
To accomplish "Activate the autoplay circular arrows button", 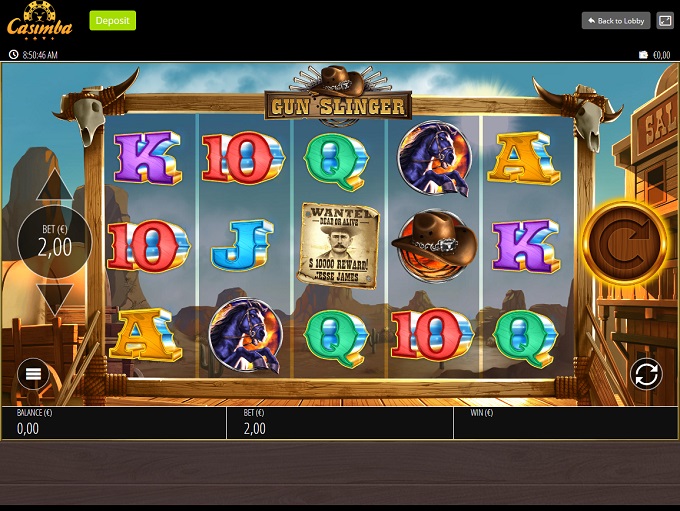I will pyautogui.click(x=646, y=374).
